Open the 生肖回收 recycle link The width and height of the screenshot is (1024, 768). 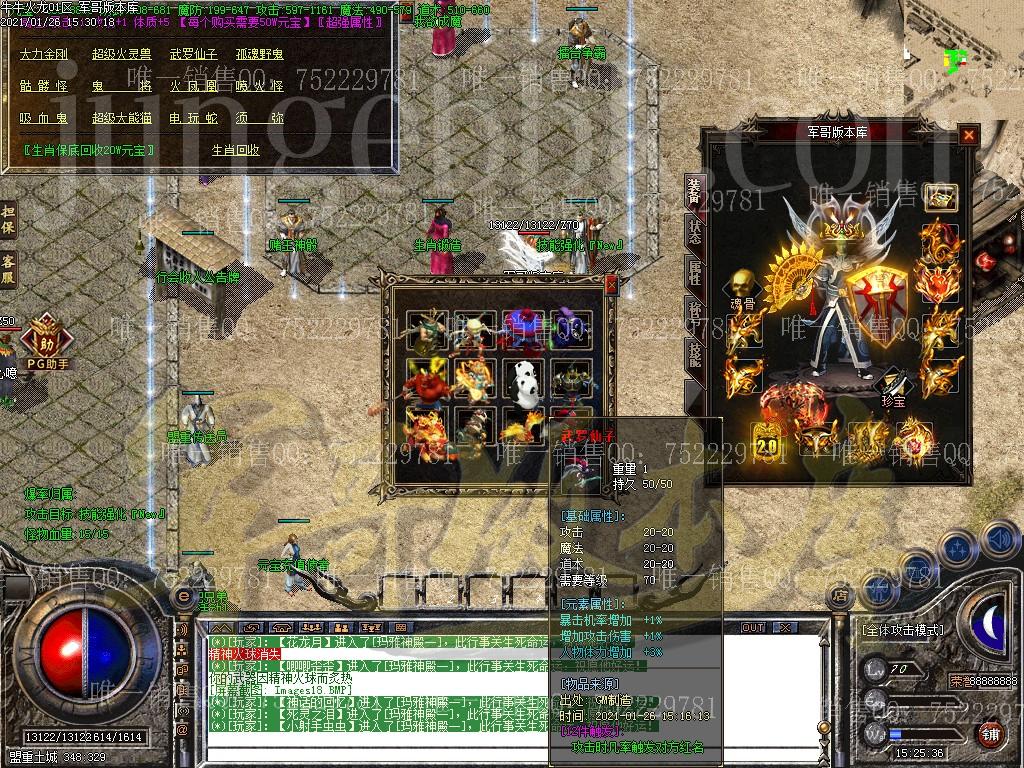coord(236,150)
